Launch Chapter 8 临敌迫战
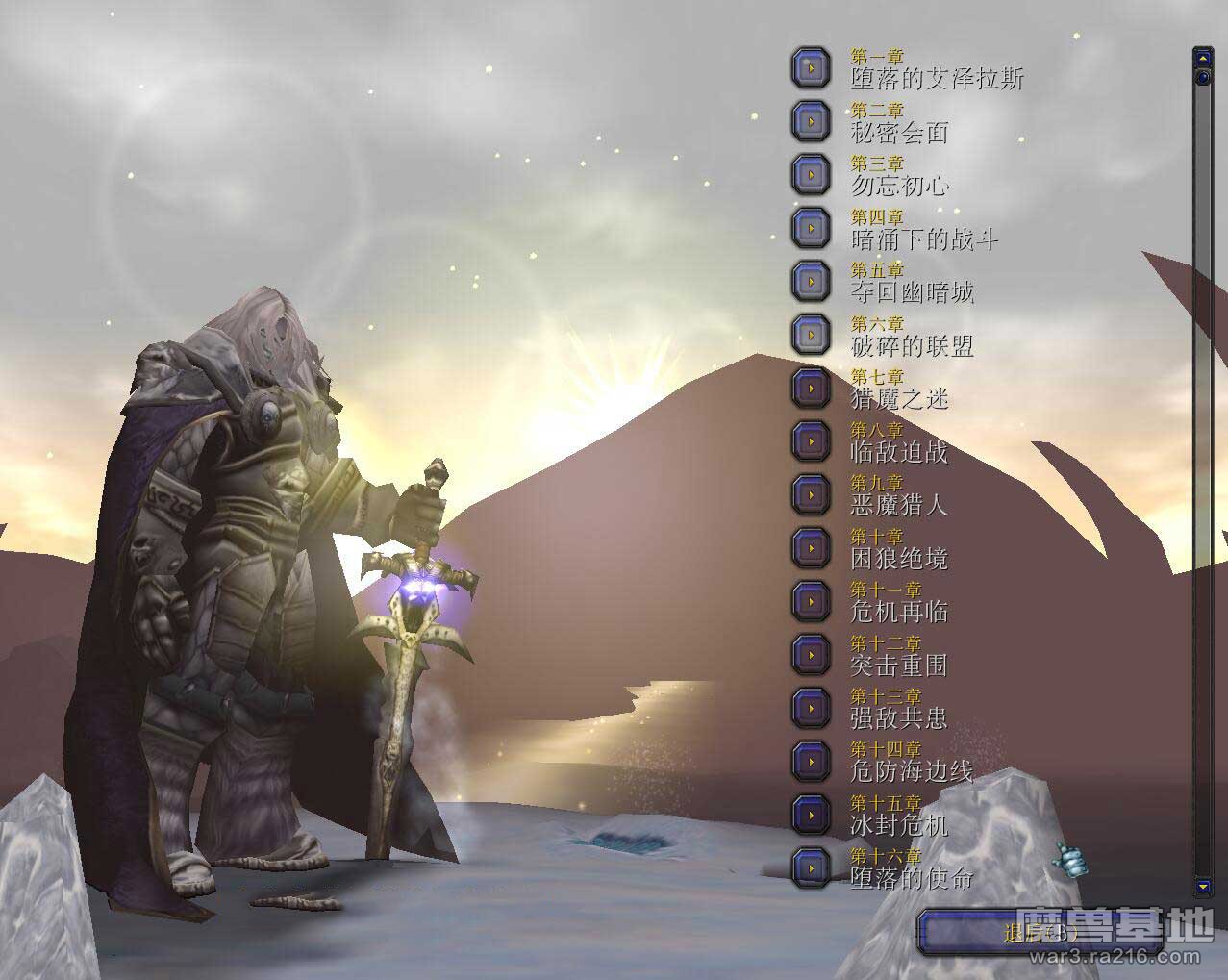 pos(812,440)
